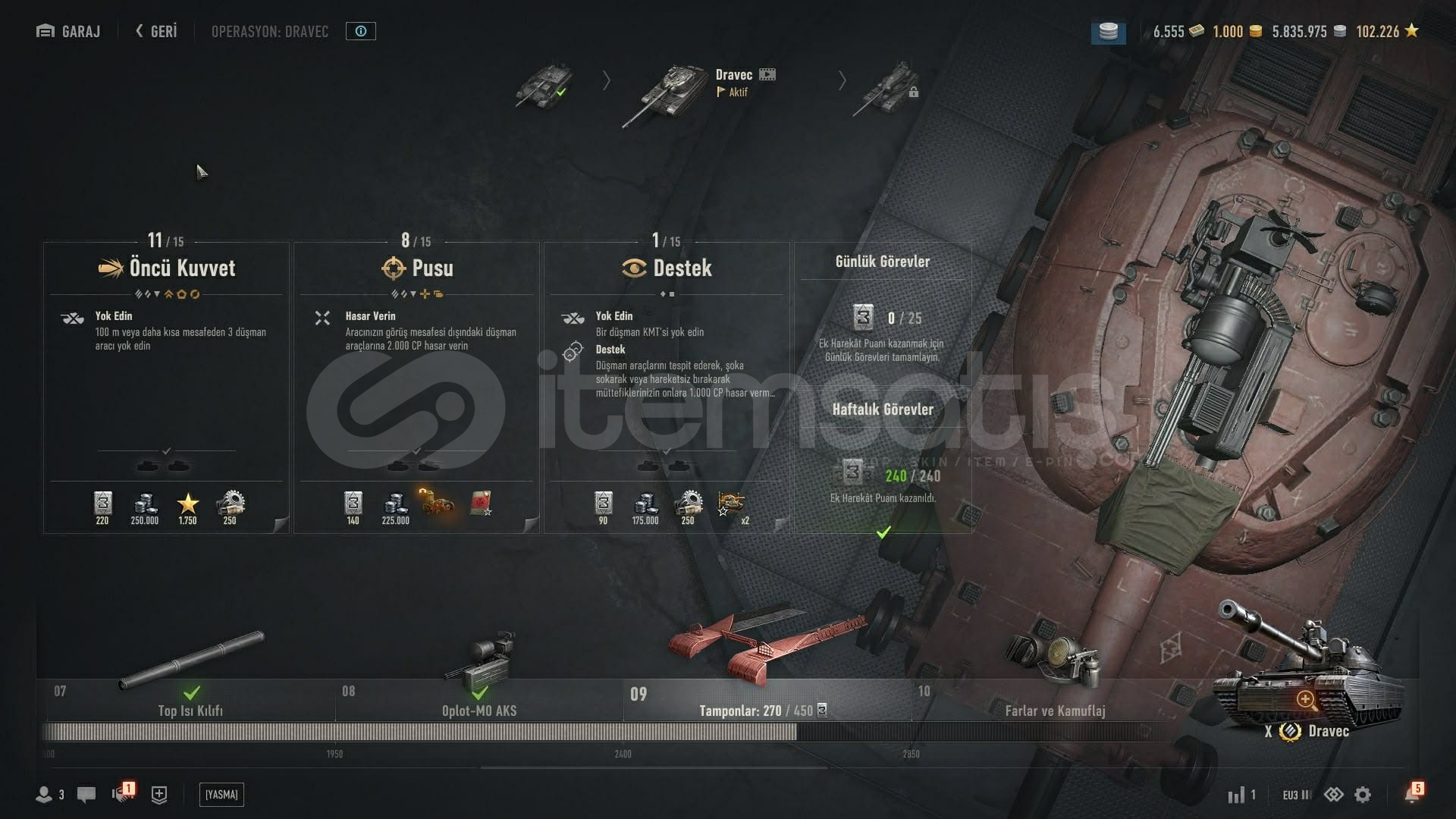The width and height of the screenshot is (1456, 819).
Task: Click the Geri back button
Action: (x=156, y=31)
